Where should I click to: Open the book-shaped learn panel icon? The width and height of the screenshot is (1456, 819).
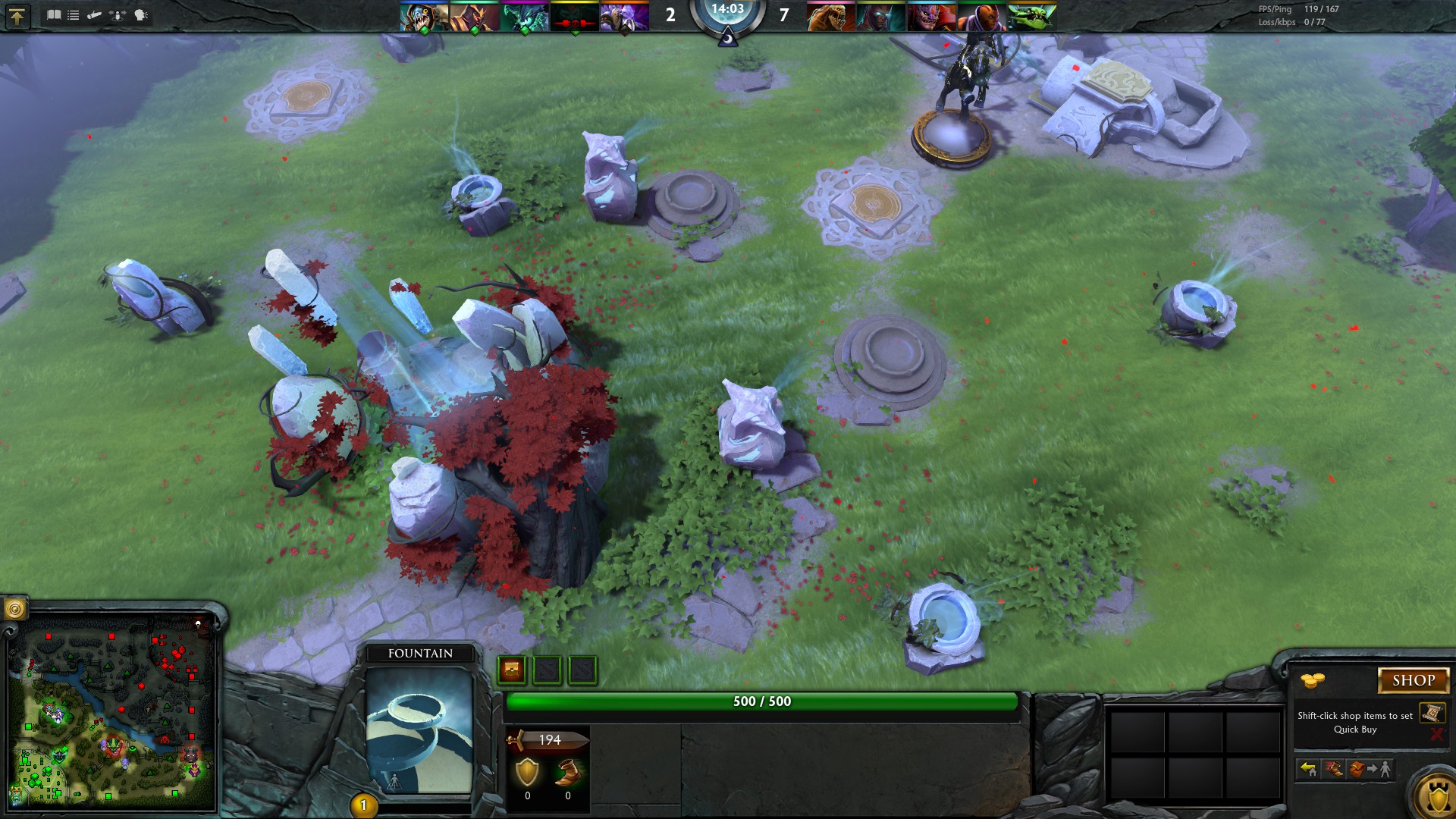54,15
